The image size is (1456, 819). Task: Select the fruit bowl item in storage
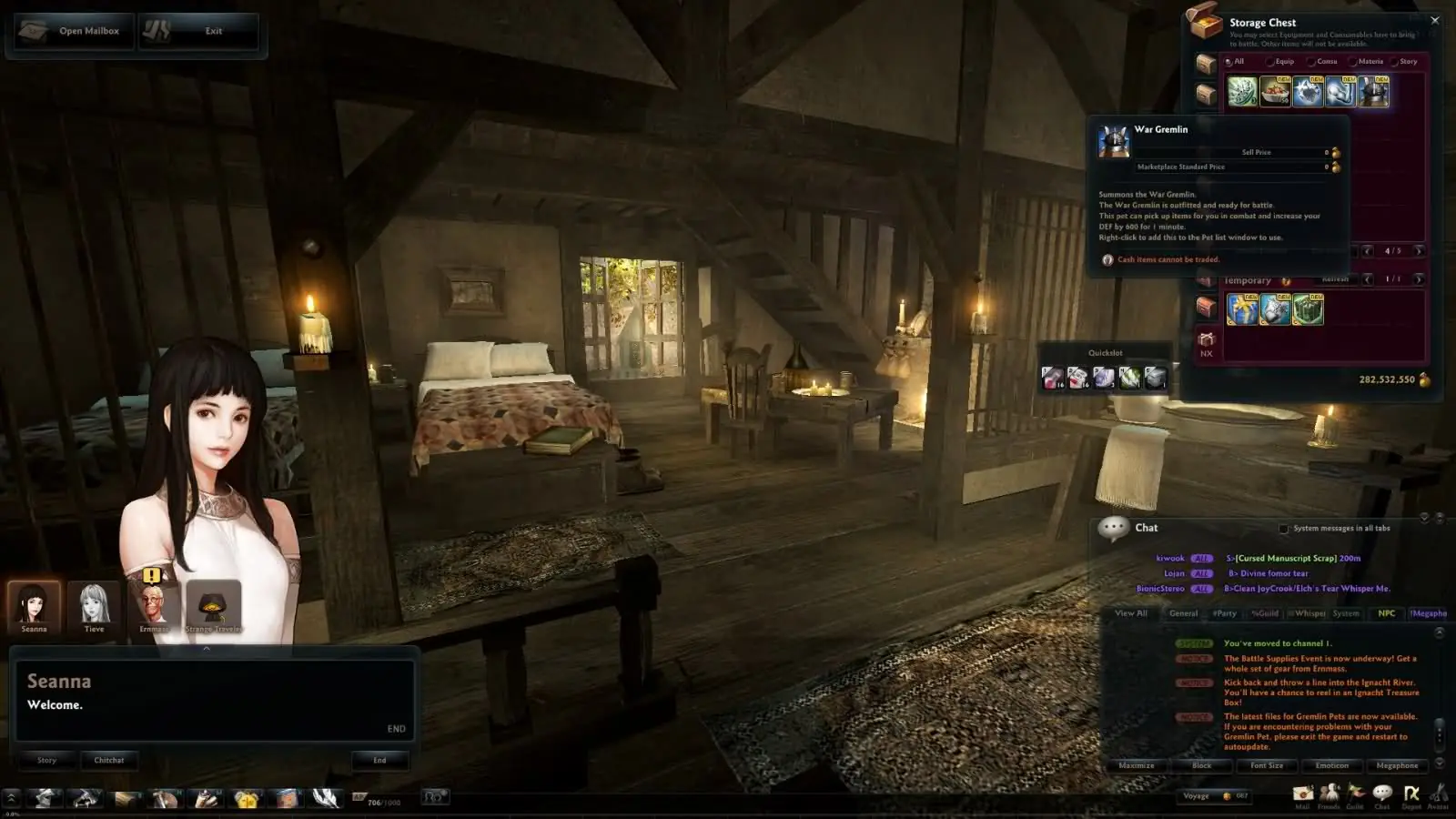click(1275, 92)
